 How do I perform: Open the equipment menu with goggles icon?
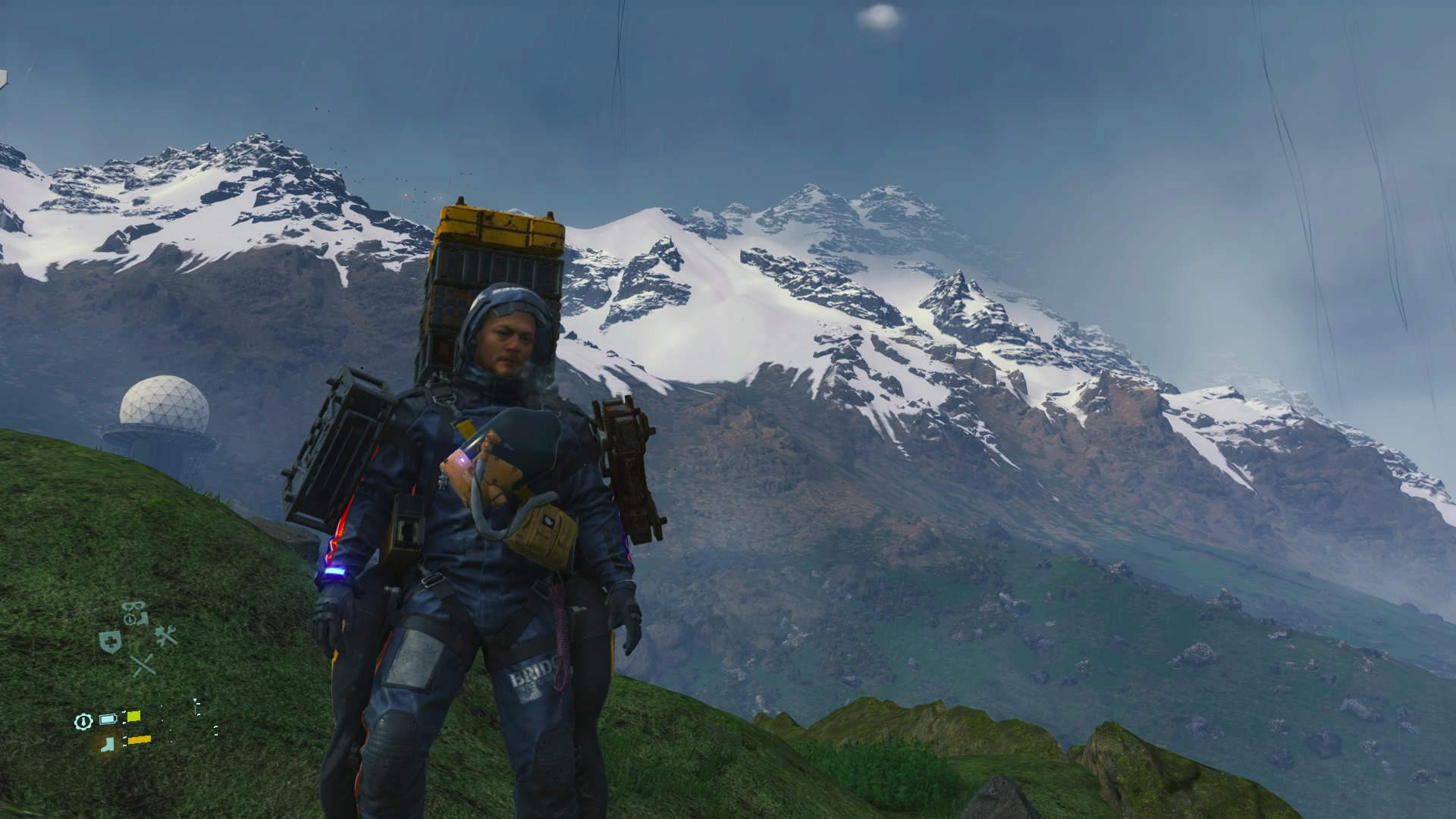pos(135,613)
